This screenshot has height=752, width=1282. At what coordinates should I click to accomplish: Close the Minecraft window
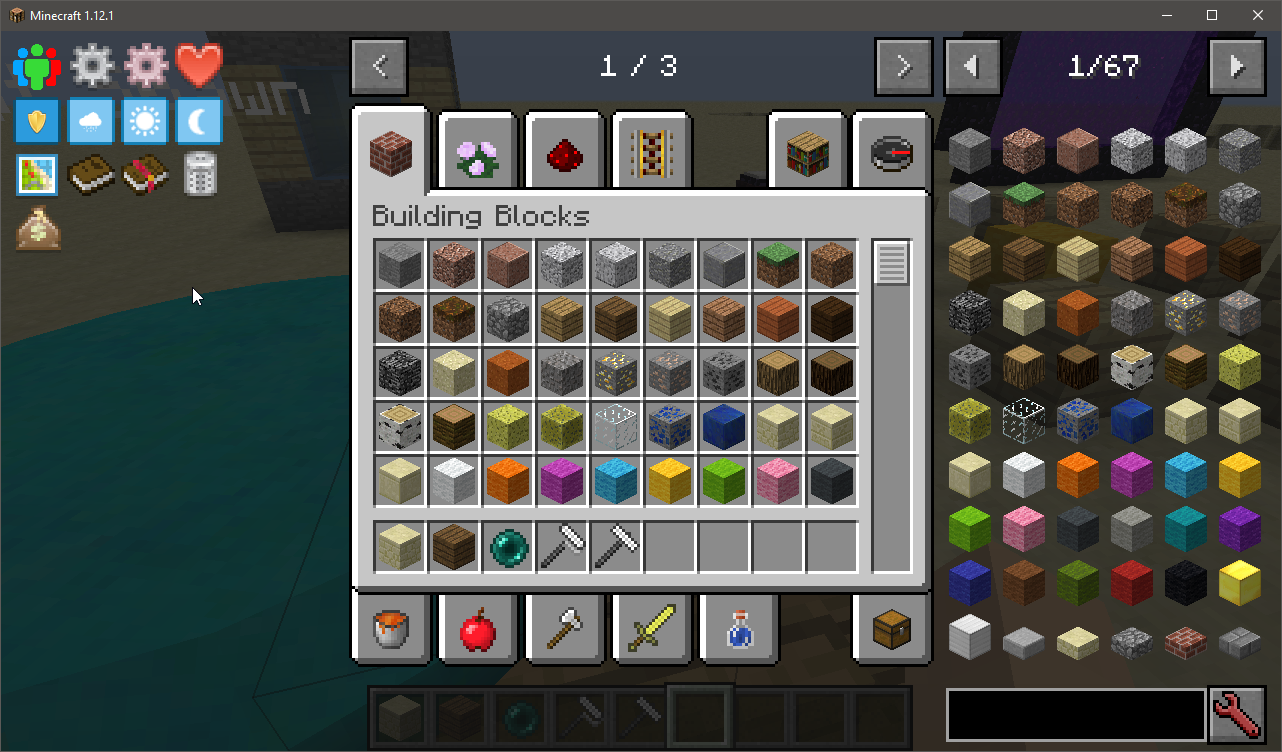click(x=1257, y=15)
